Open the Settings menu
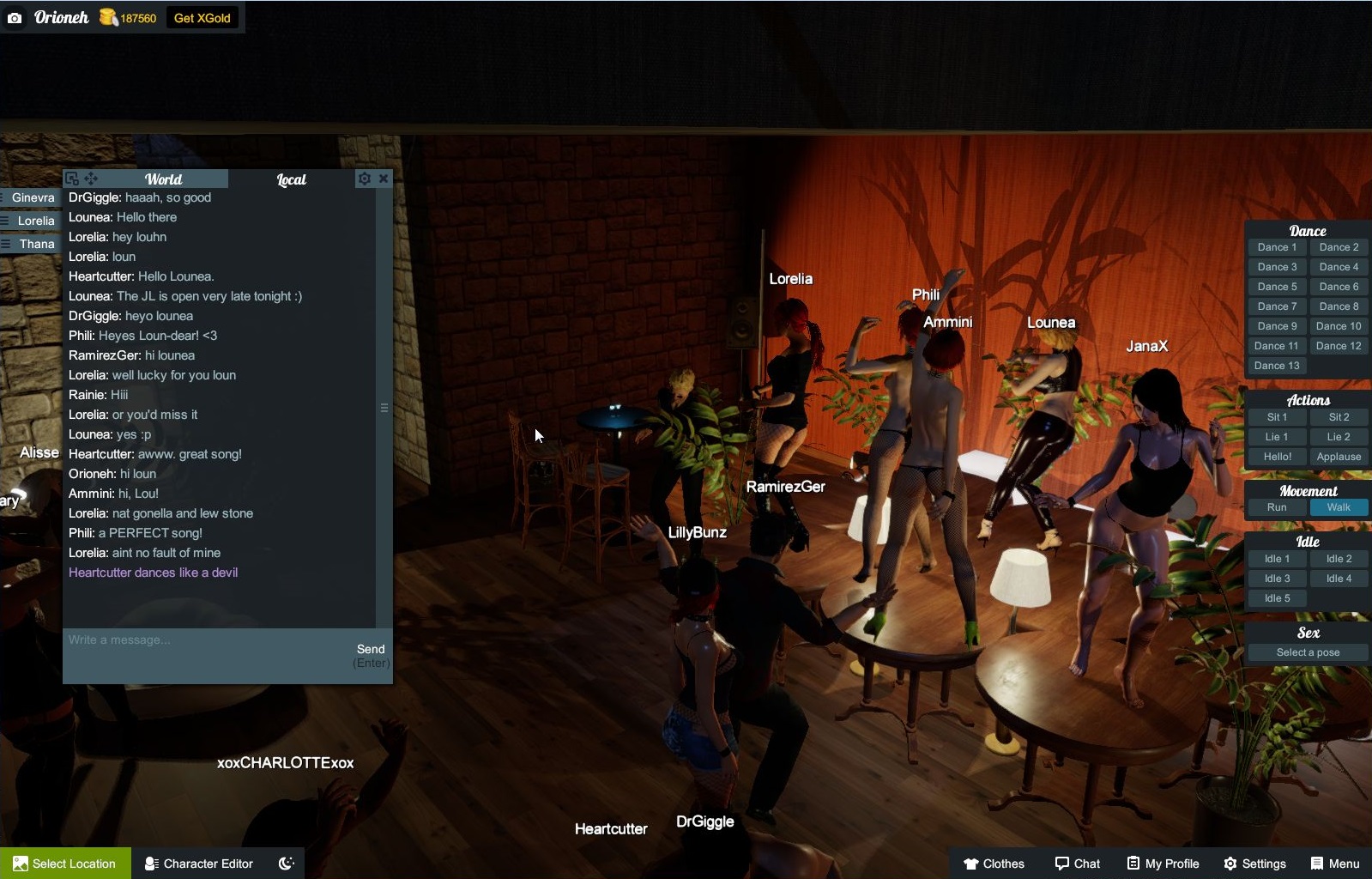1372x879 pixels. tap(1254, 864)
